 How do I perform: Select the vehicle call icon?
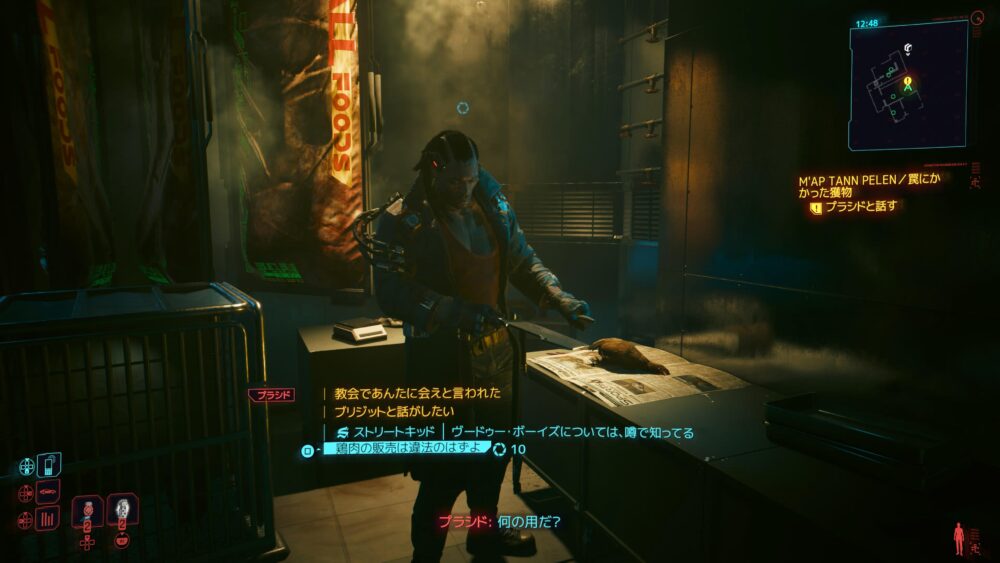coord(48,492)
